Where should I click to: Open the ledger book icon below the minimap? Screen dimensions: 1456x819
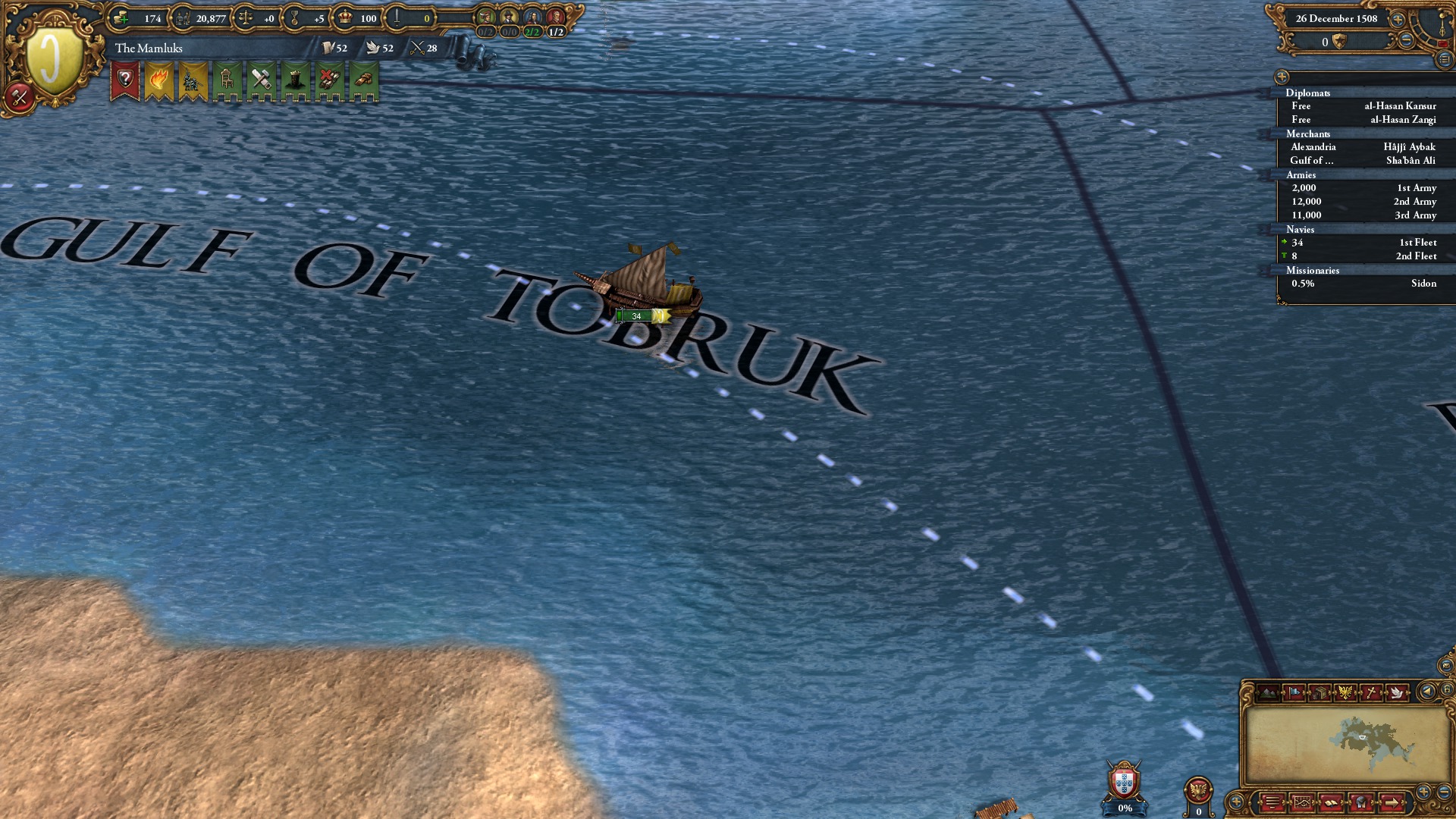click(1331, 802)
